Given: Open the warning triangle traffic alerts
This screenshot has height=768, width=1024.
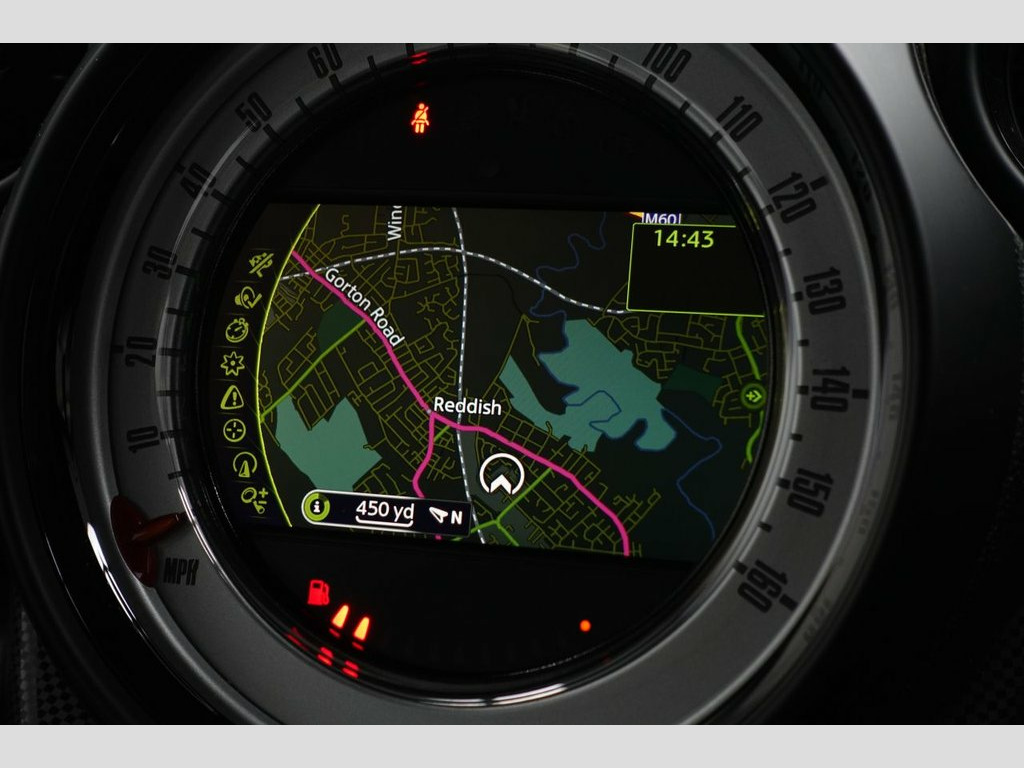Looking at the screenshot, I should (232, 397).
